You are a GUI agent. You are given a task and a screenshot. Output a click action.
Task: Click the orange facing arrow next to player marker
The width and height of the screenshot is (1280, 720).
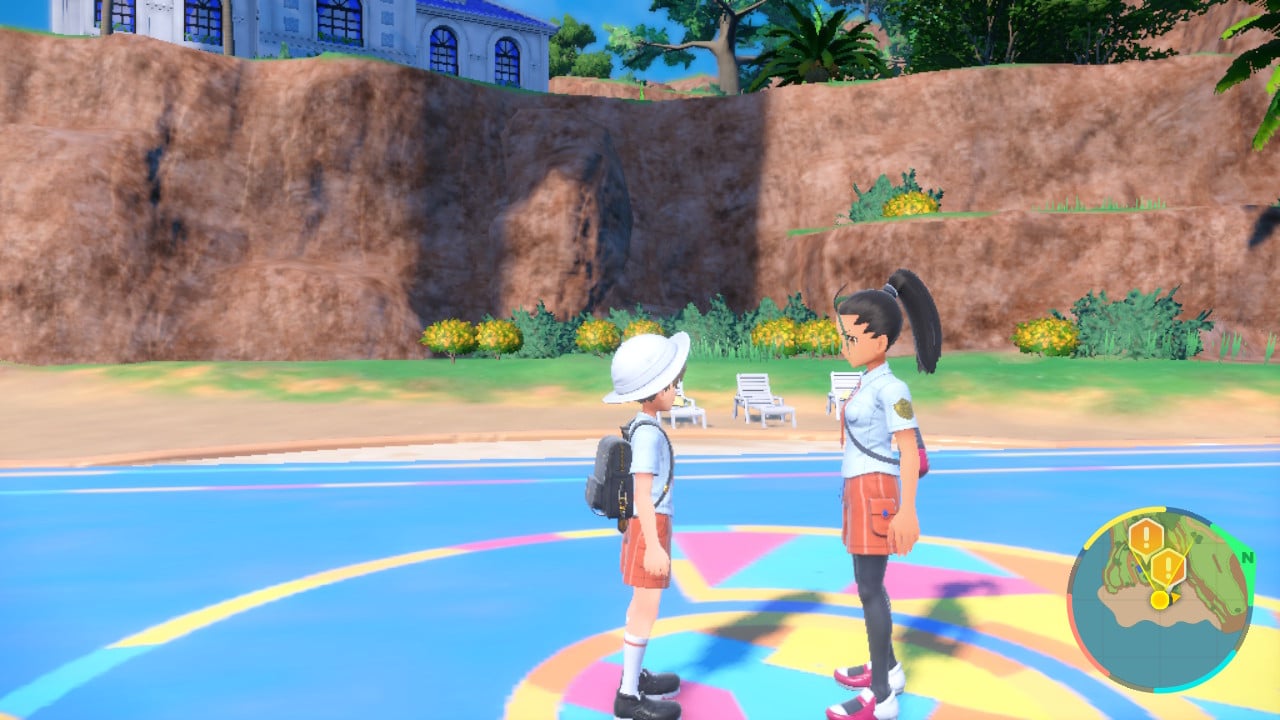[1176, 598]
